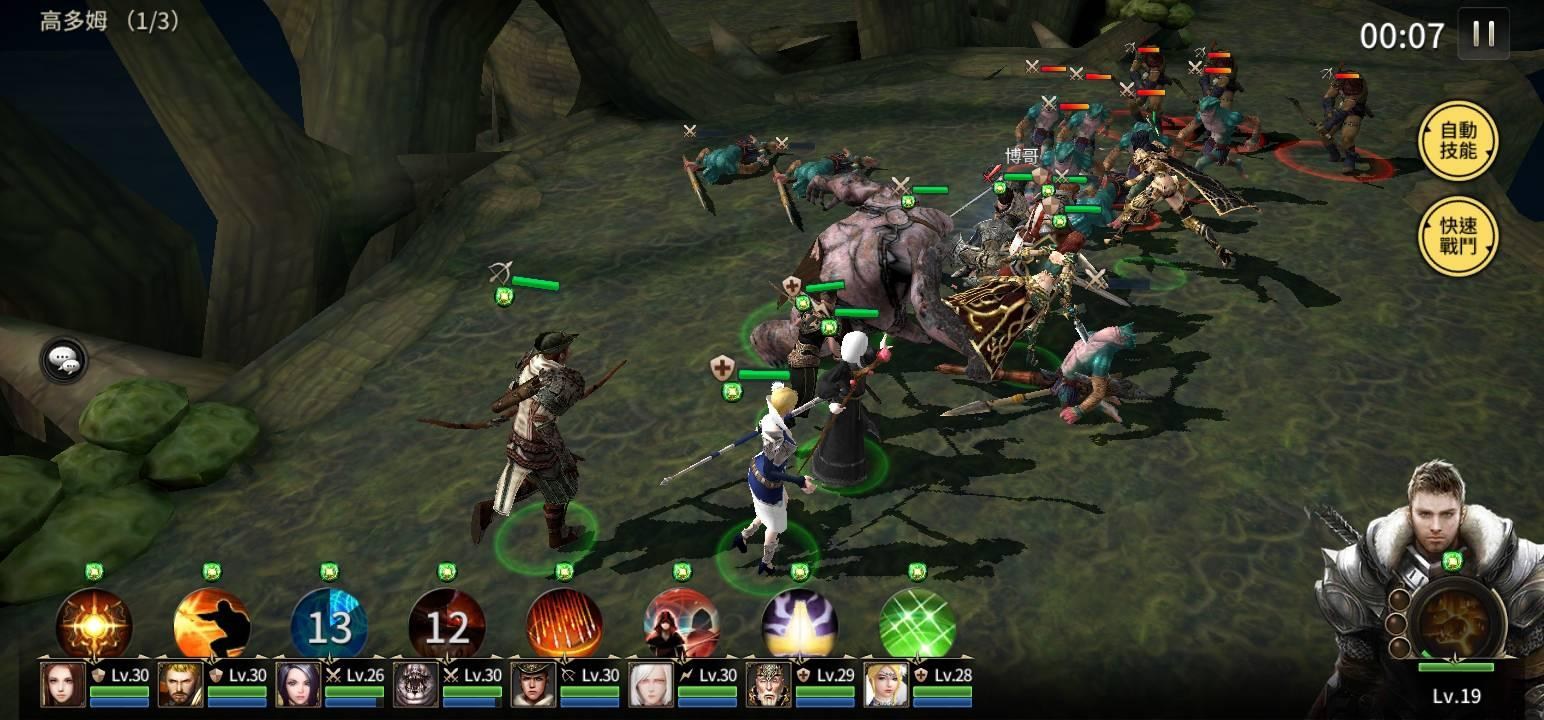
Task: Open the chat speech bubble
Action: click(x=65, y=360)
